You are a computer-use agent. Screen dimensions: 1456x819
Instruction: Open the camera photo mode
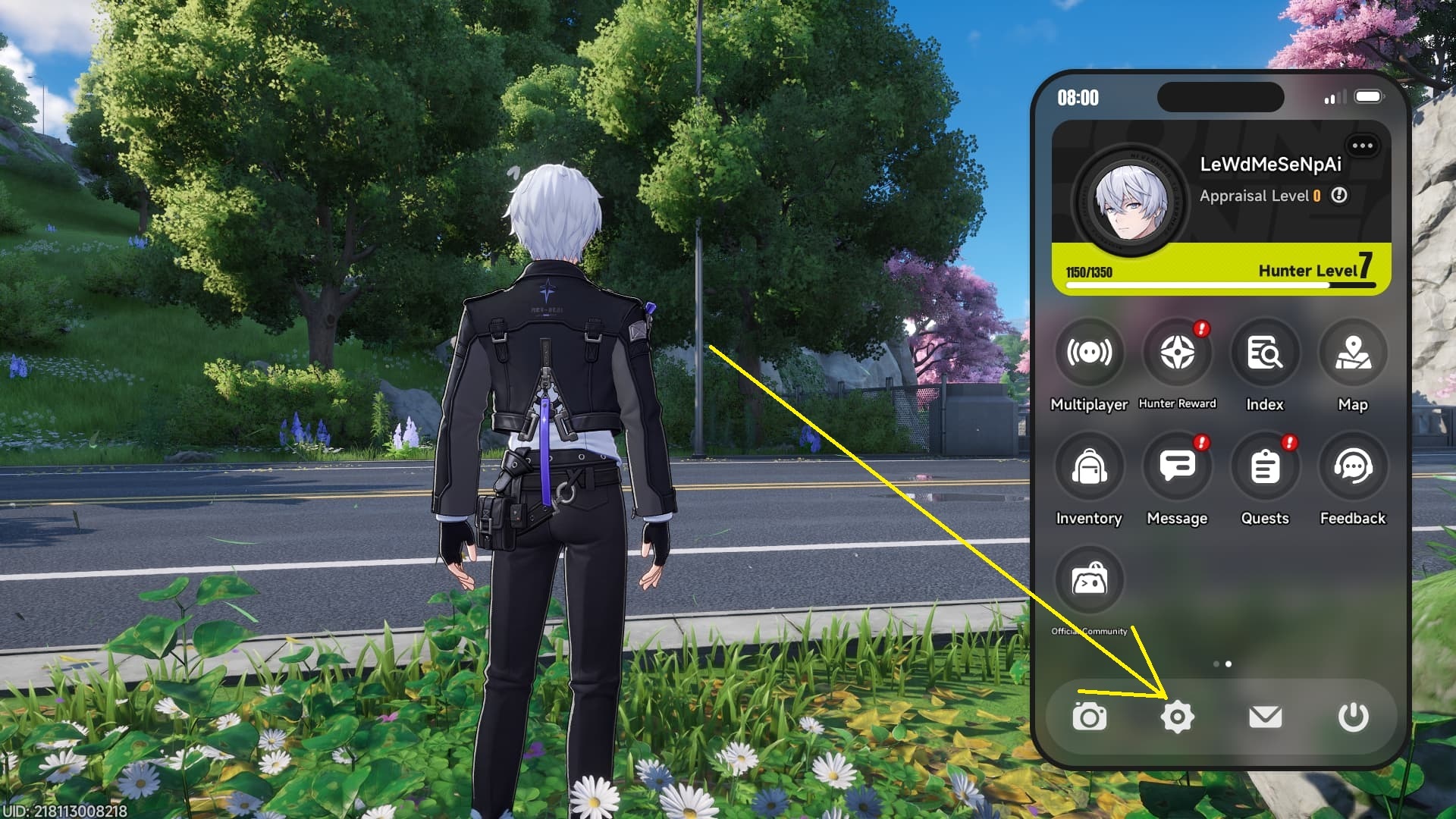click(1089, 717)
